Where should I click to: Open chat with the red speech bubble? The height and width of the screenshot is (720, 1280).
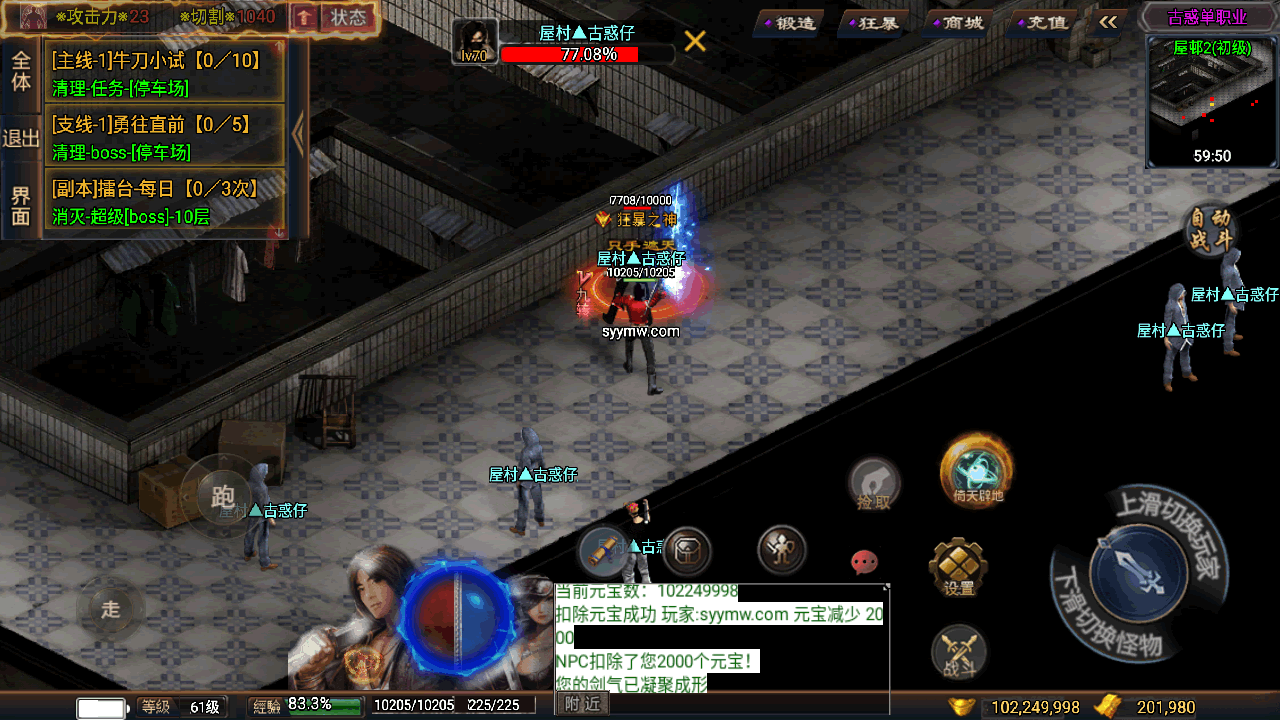click(864, 562)
